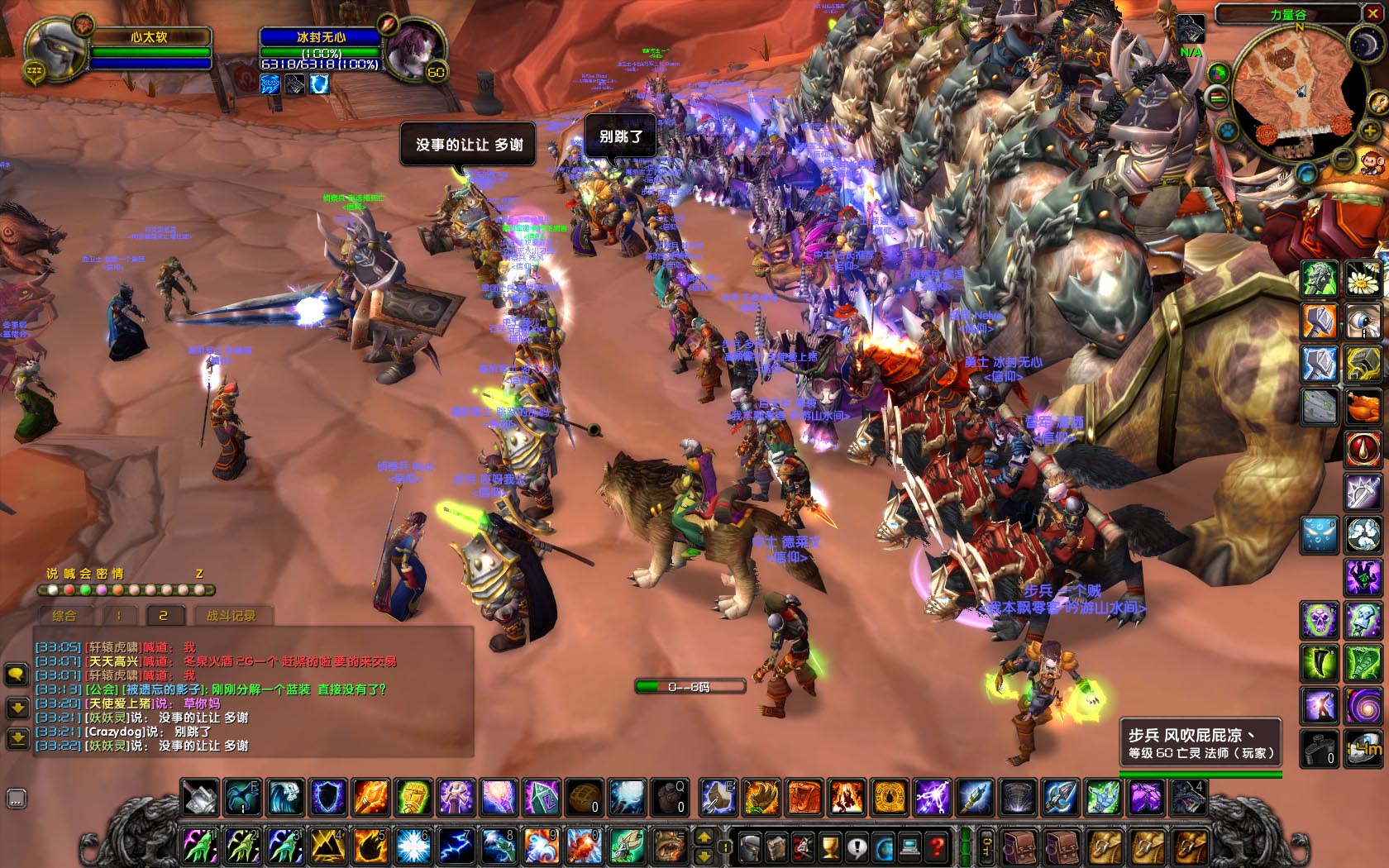Open help with the red question mark icon
The width and height of the screenshot is (1389, 868).
[938, 846]
